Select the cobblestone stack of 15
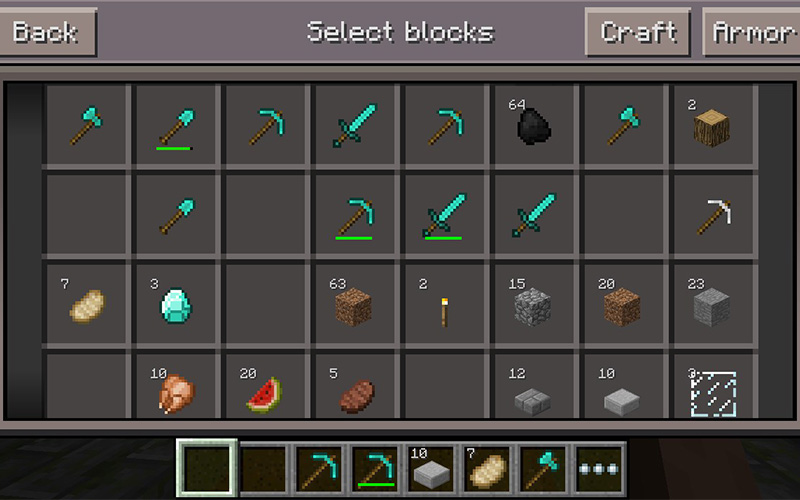 point(534,304)
